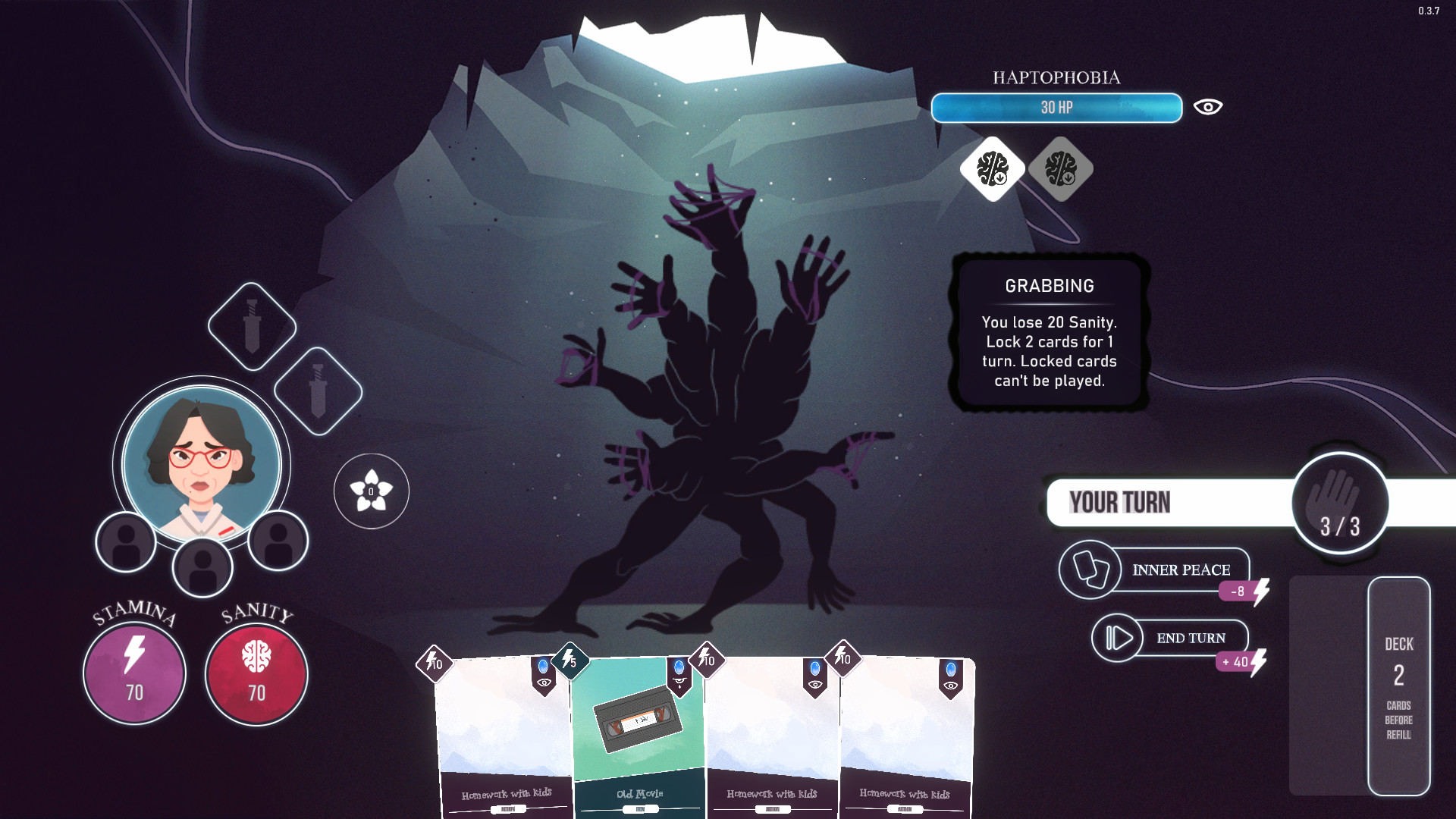Toggle the eye marker on the leftmost Homework card

coord(544,683)
